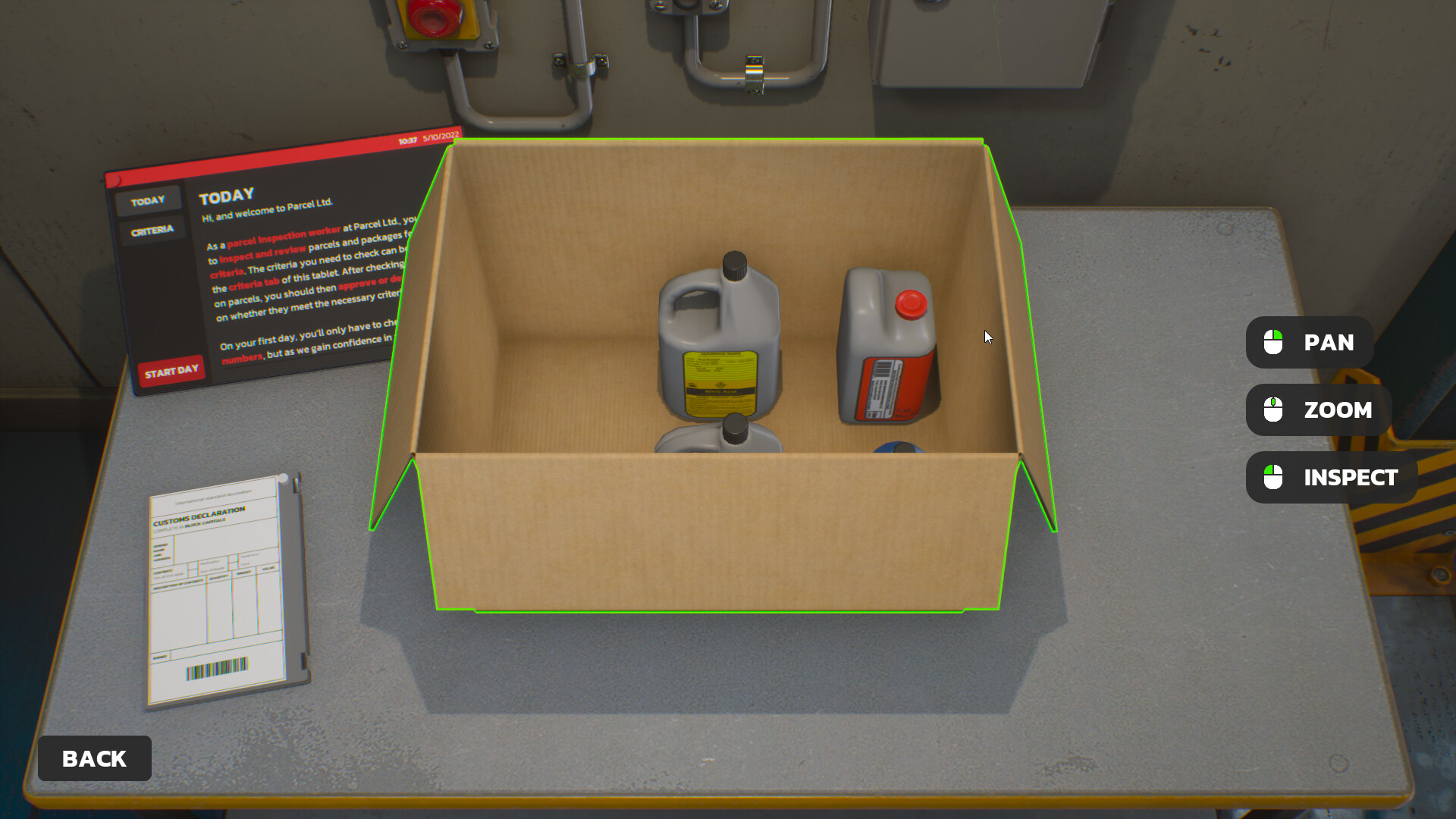Click the clock display on the tablet header
The width and height of the screenshot is (1456, 819).
(407, 141)
